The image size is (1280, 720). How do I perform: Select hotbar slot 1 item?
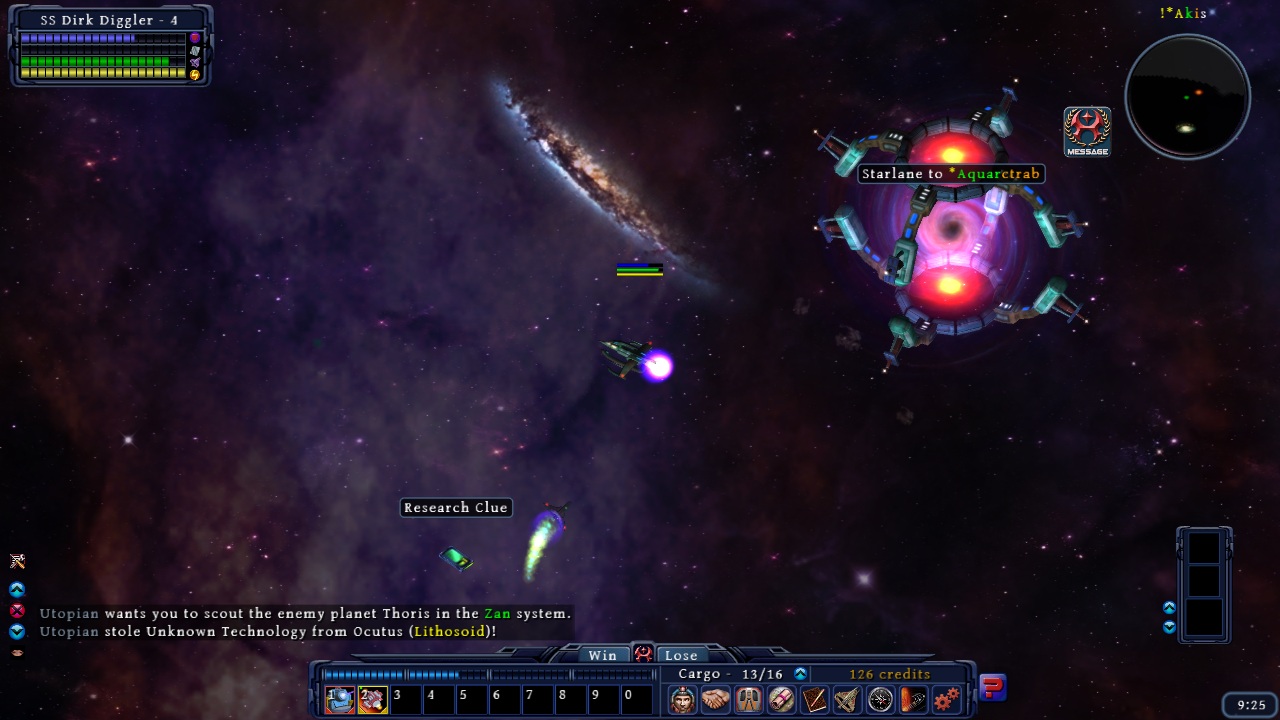[340, 699]
